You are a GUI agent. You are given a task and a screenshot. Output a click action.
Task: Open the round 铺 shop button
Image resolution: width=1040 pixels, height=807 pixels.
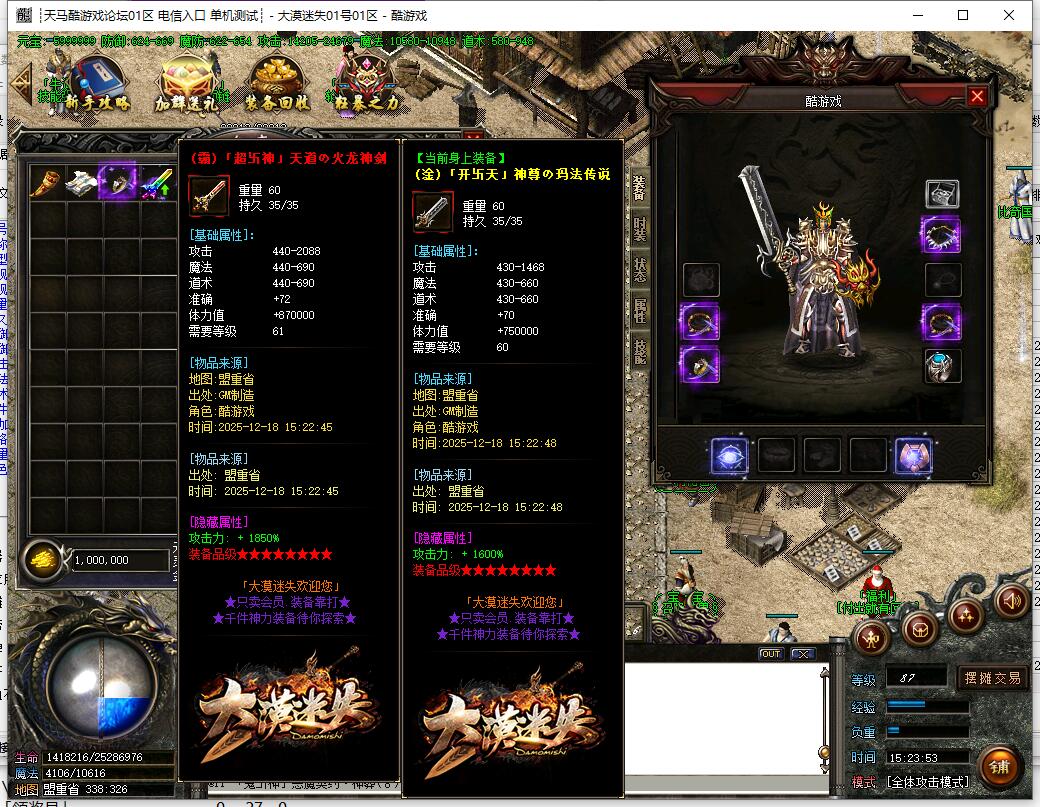click(x=998, y=766)
